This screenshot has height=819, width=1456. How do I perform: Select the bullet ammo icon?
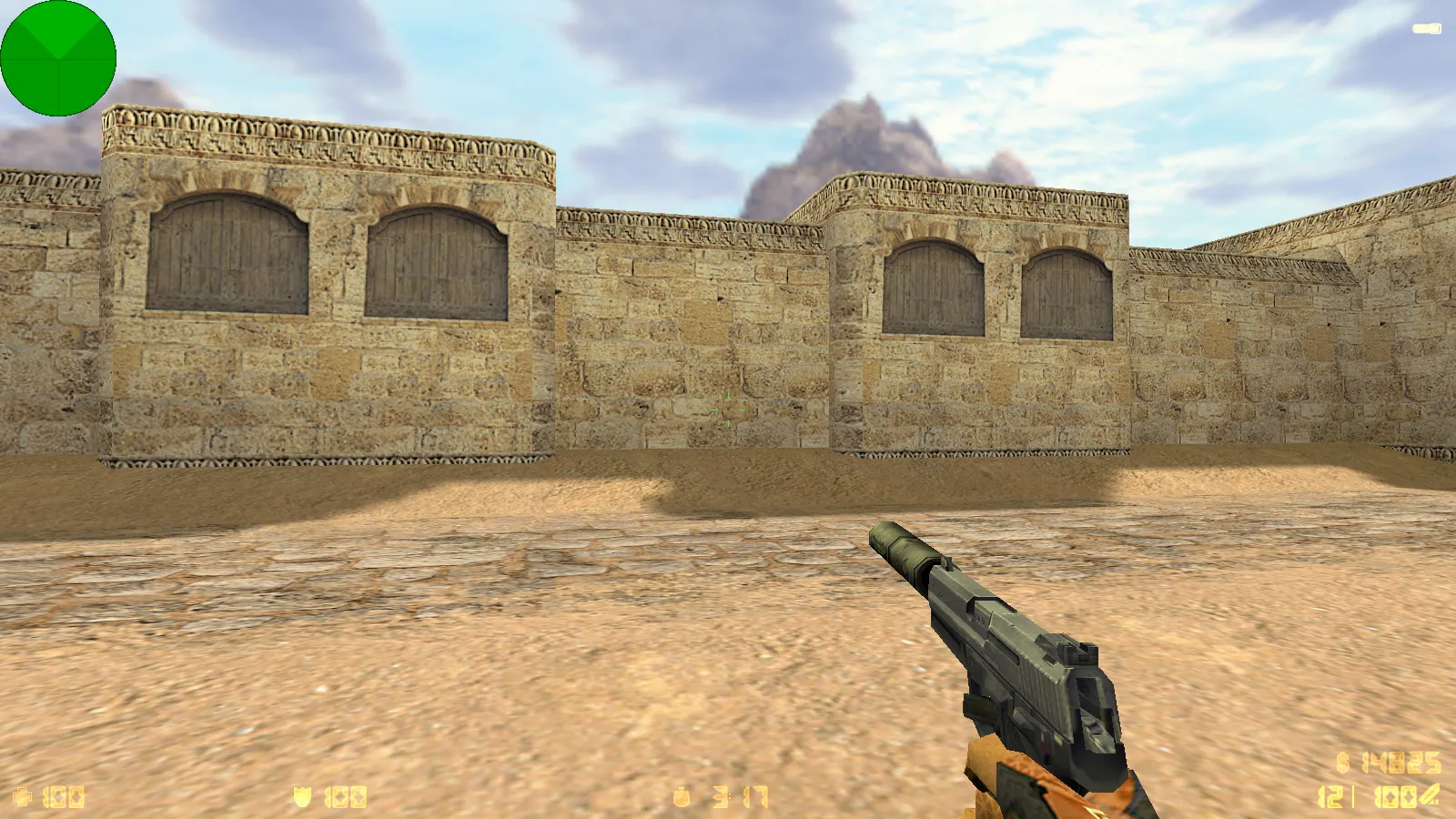(1429, 794)
